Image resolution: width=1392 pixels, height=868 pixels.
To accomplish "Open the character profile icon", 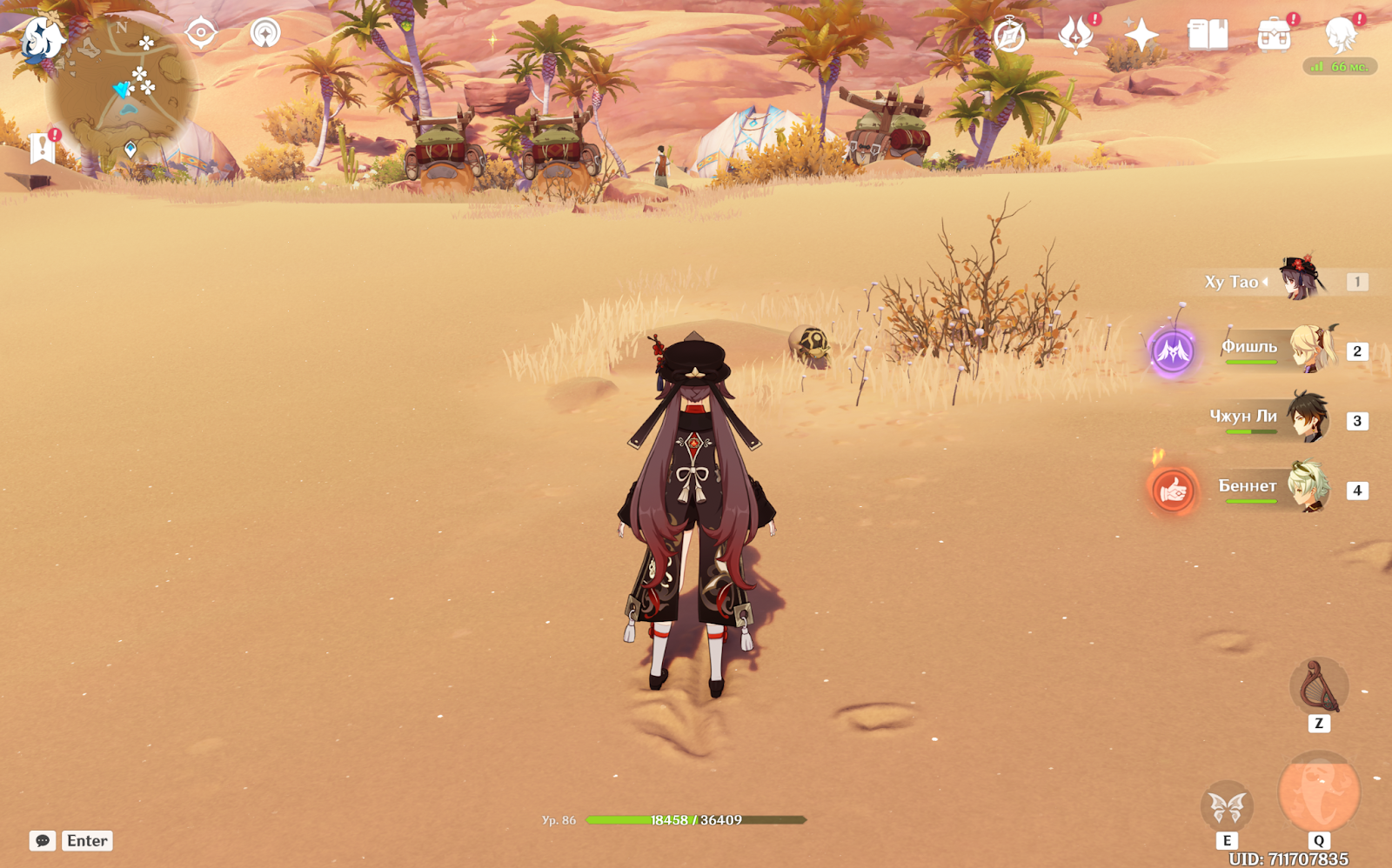I will click(x=1340, y=35).
